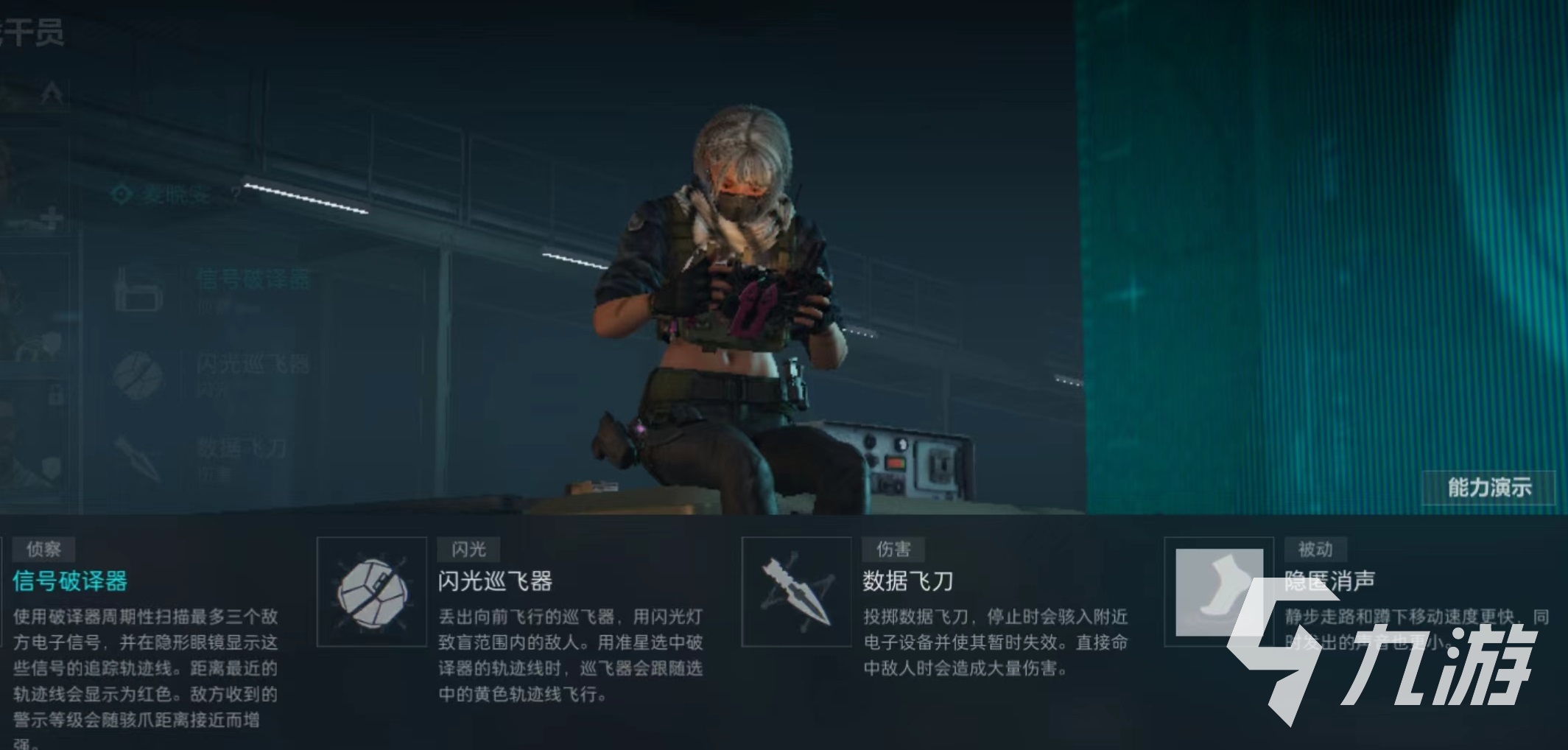Open the 能力演示 ability demo
Viewport: 1568px width, 750px height.
tap(1488, 488)
